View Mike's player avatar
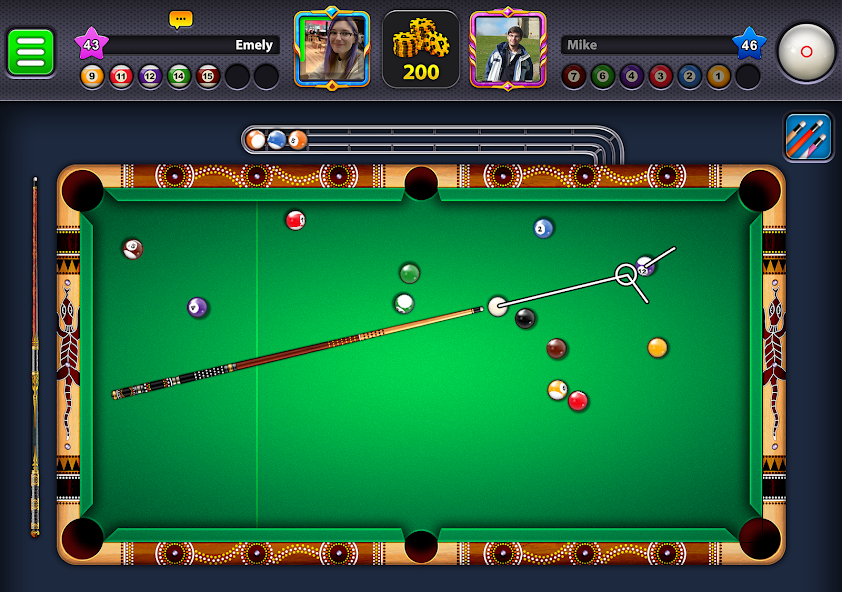Image resolution: width=842 pixels, height=592 pixels. tap(508, 49)
